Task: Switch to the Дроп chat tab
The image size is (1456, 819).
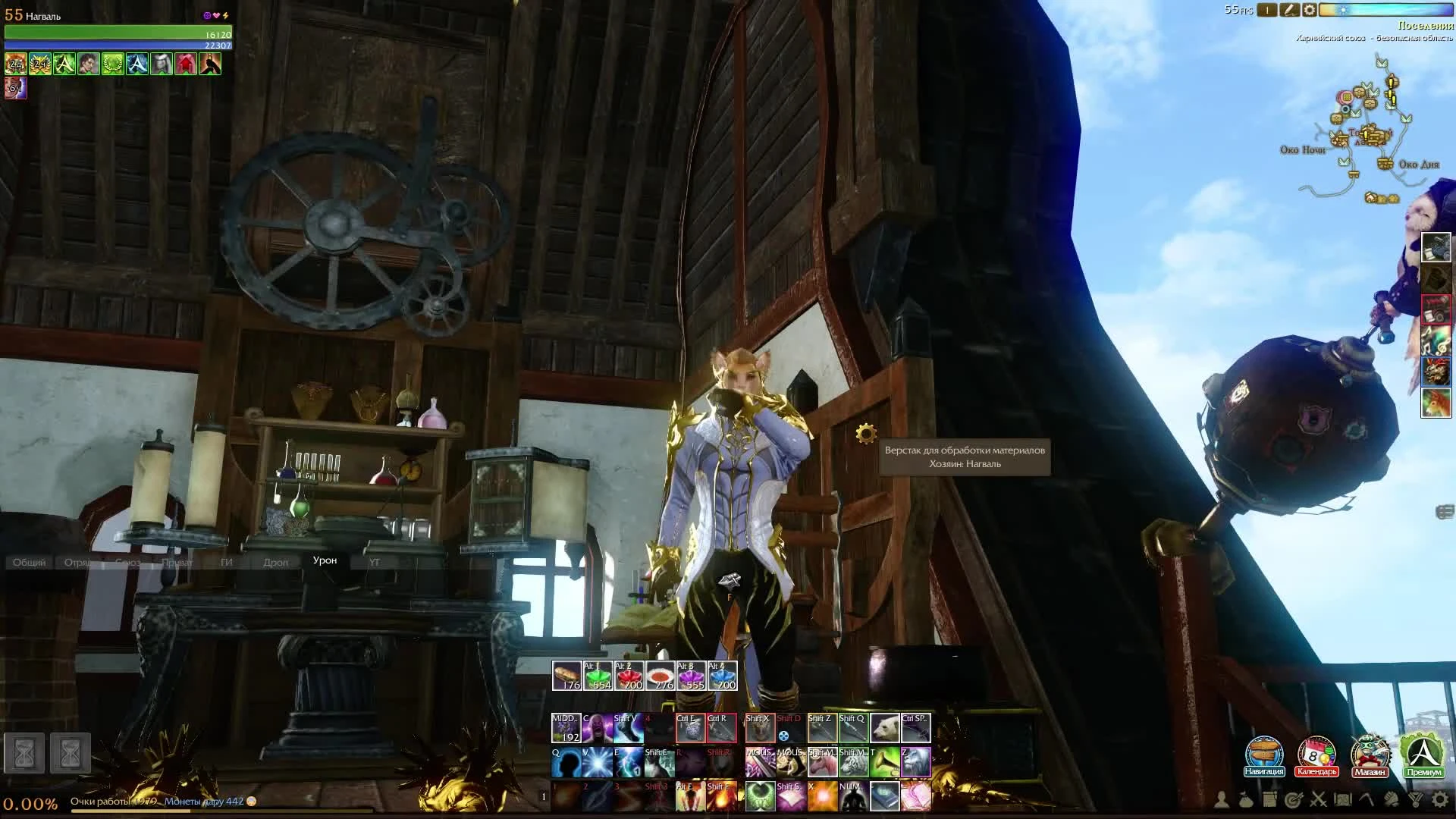Action: (x=275, y=562)
